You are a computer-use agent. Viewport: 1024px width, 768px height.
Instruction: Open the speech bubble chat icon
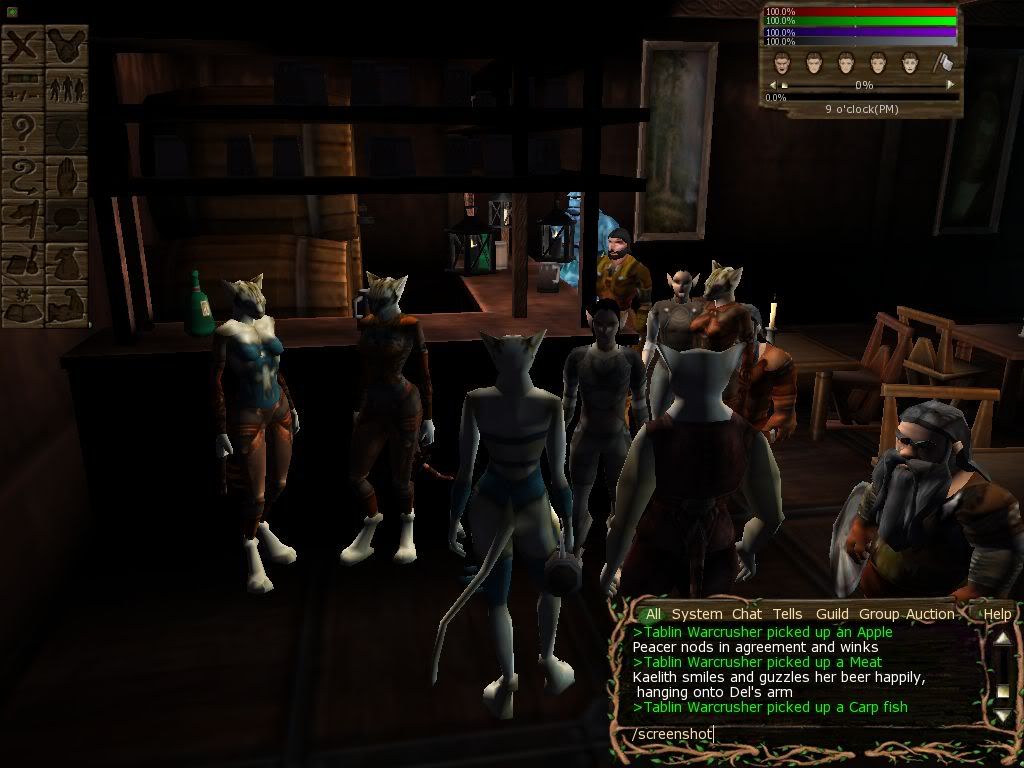pos(67,219)
